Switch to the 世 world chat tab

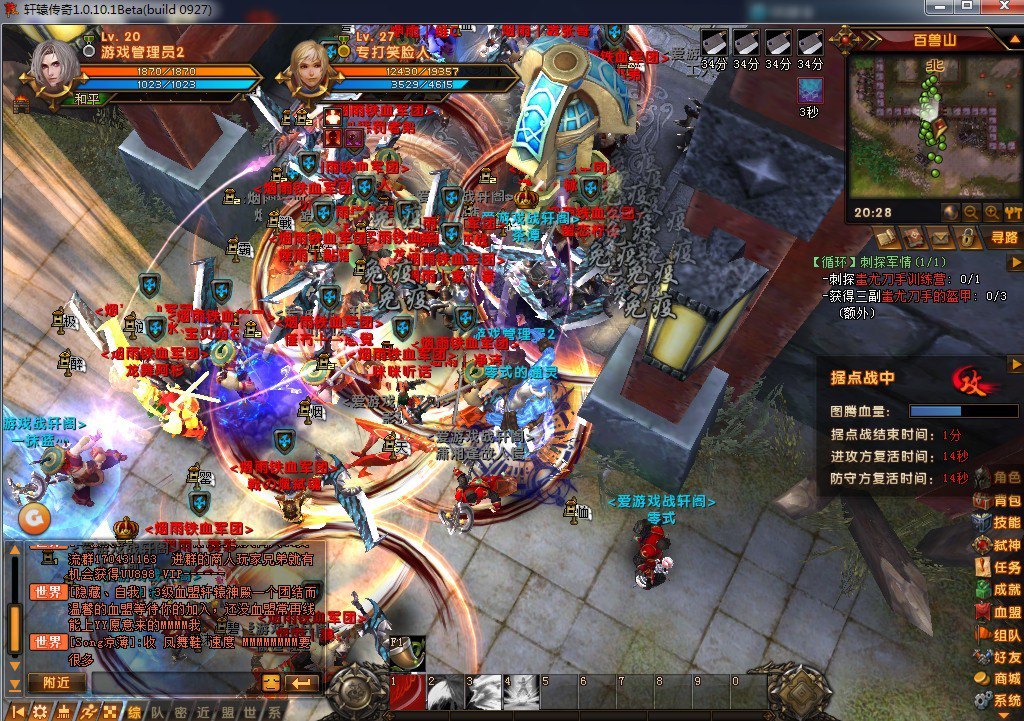tap(255, 712)
